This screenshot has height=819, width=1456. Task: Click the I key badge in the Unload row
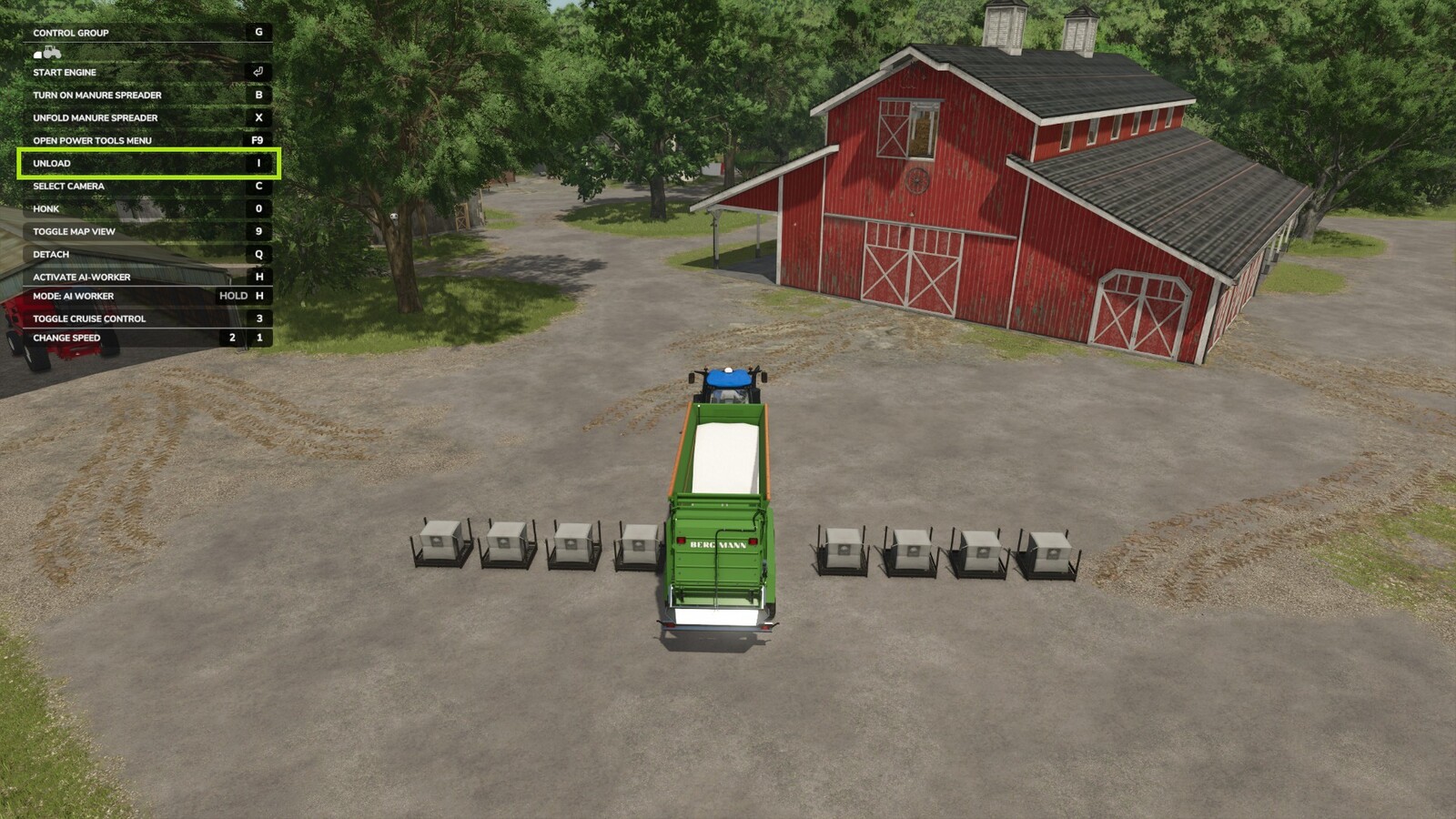click(258, 163)
